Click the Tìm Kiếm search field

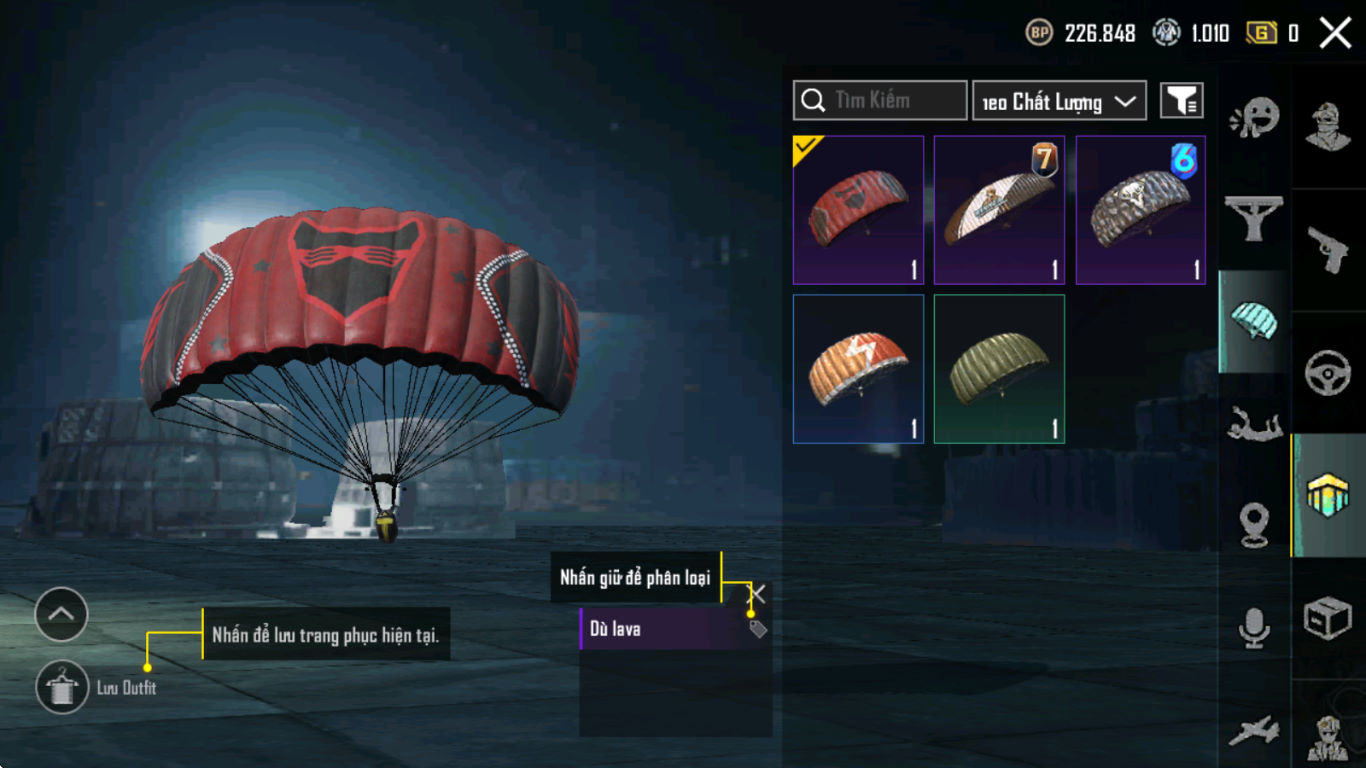pyautogui.click(x=880, y=101)
